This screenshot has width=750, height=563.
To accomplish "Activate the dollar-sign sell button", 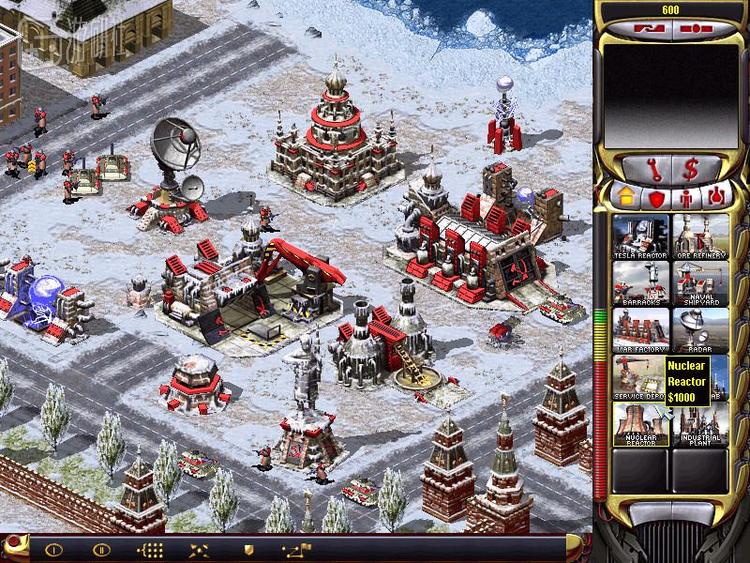I will [691, 167].
